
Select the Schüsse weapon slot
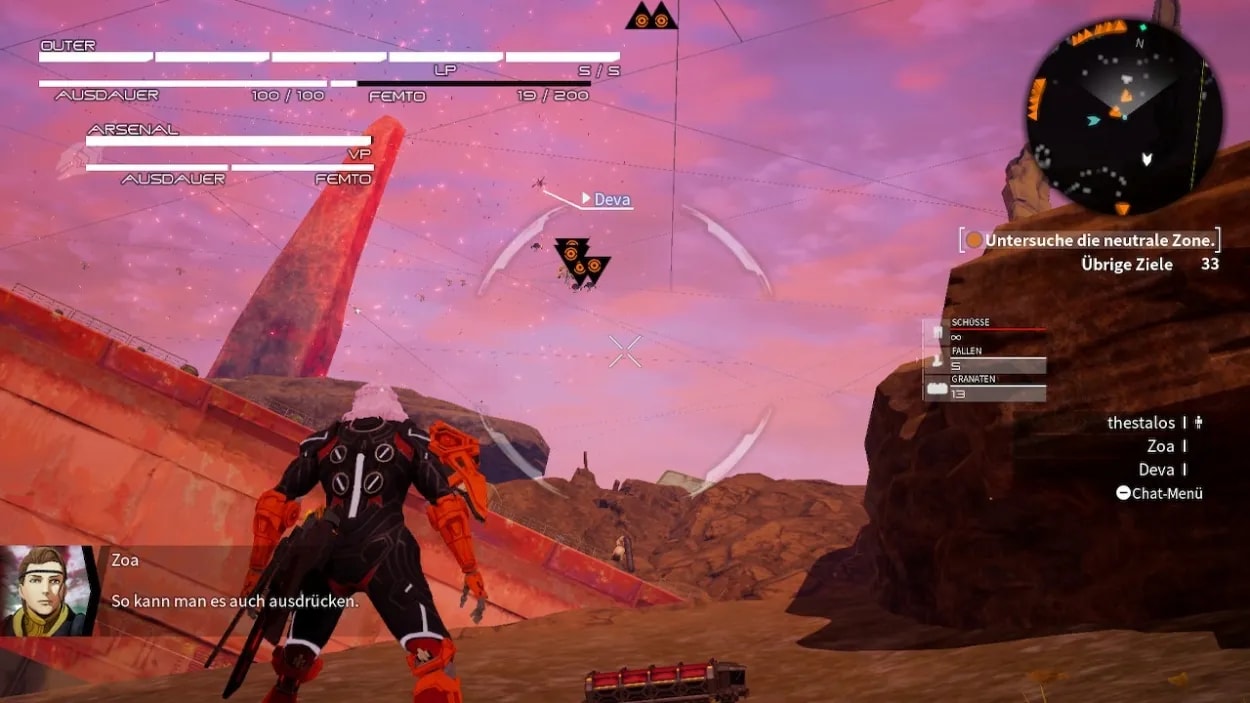pyautogui.click(x=985, y=332)
